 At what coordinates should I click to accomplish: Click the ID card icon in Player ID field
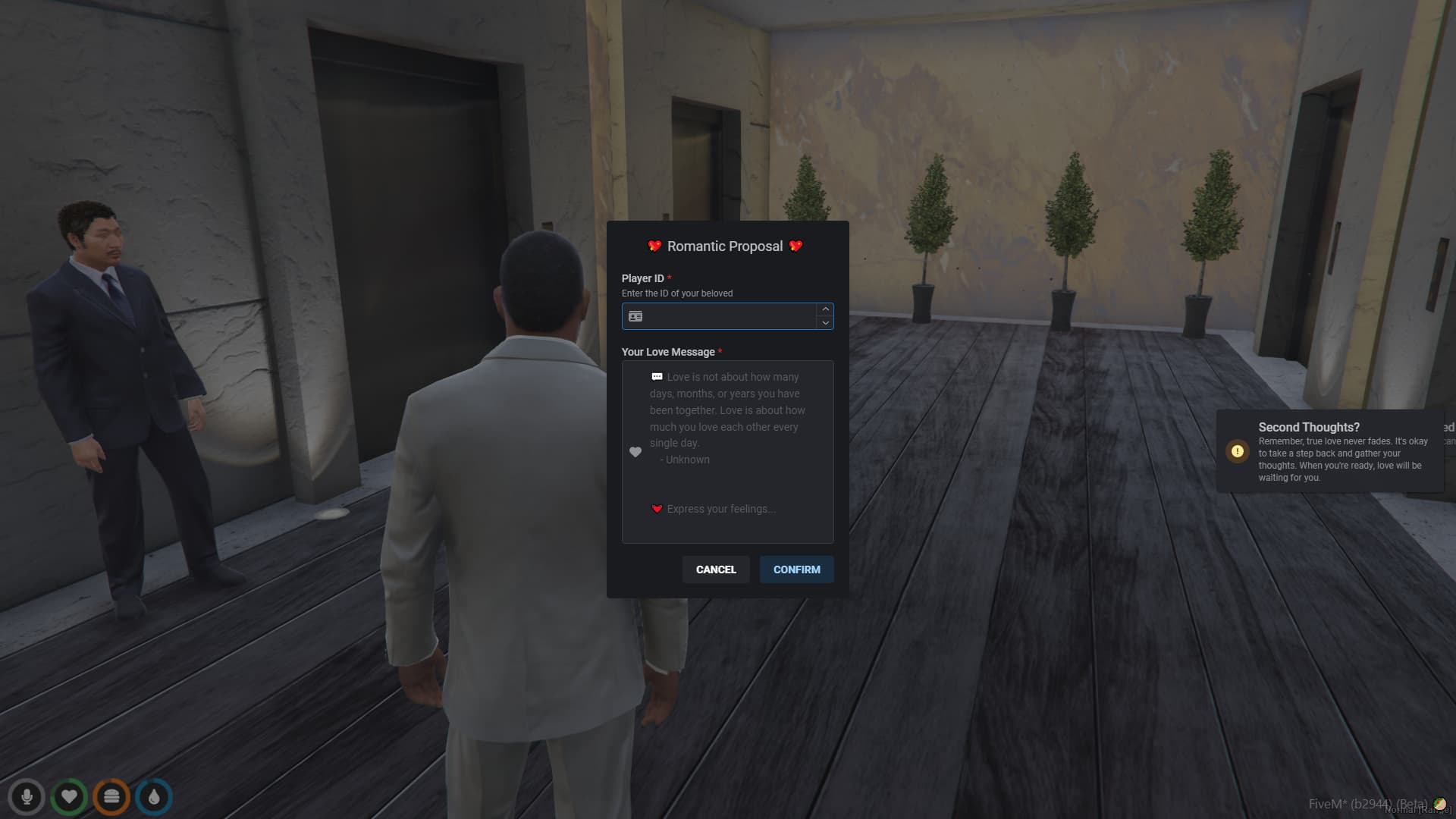tap(635, 316)
